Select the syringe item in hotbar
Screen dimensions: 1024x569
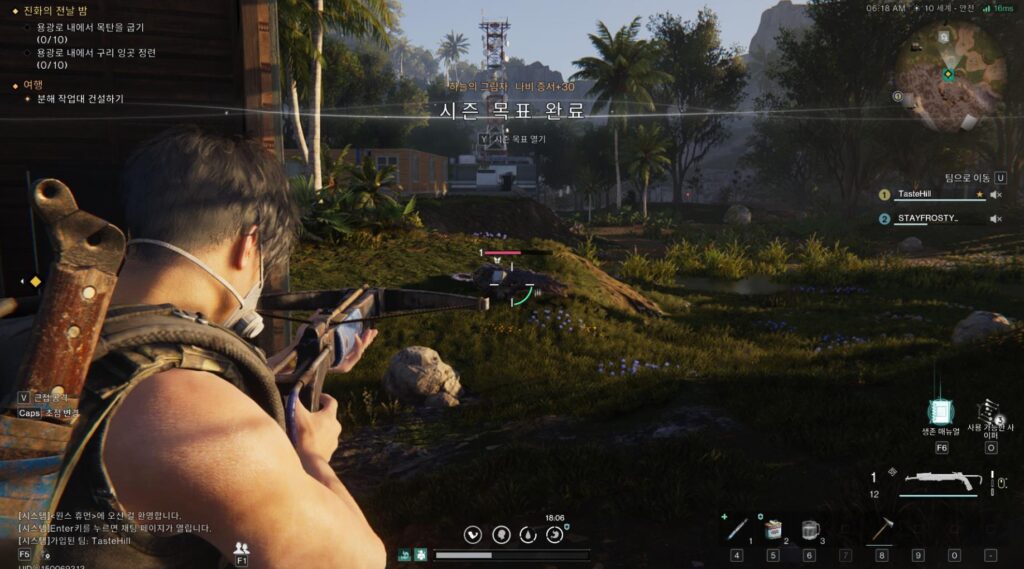pyautogui.click(x=737, y=529)
